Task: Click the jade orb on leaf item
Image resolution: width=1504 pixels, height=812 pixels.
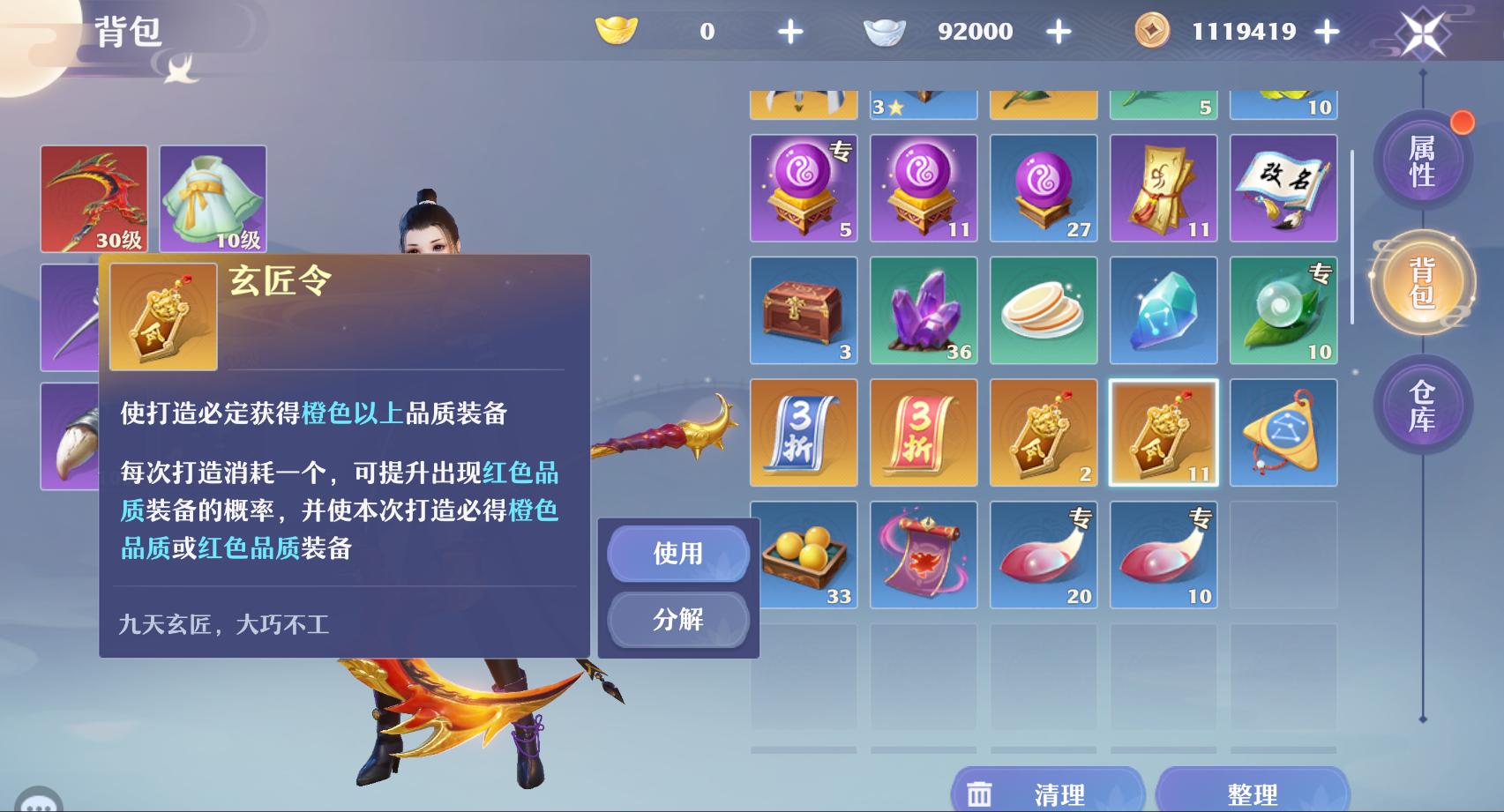Action: (x=1283, y=310)
